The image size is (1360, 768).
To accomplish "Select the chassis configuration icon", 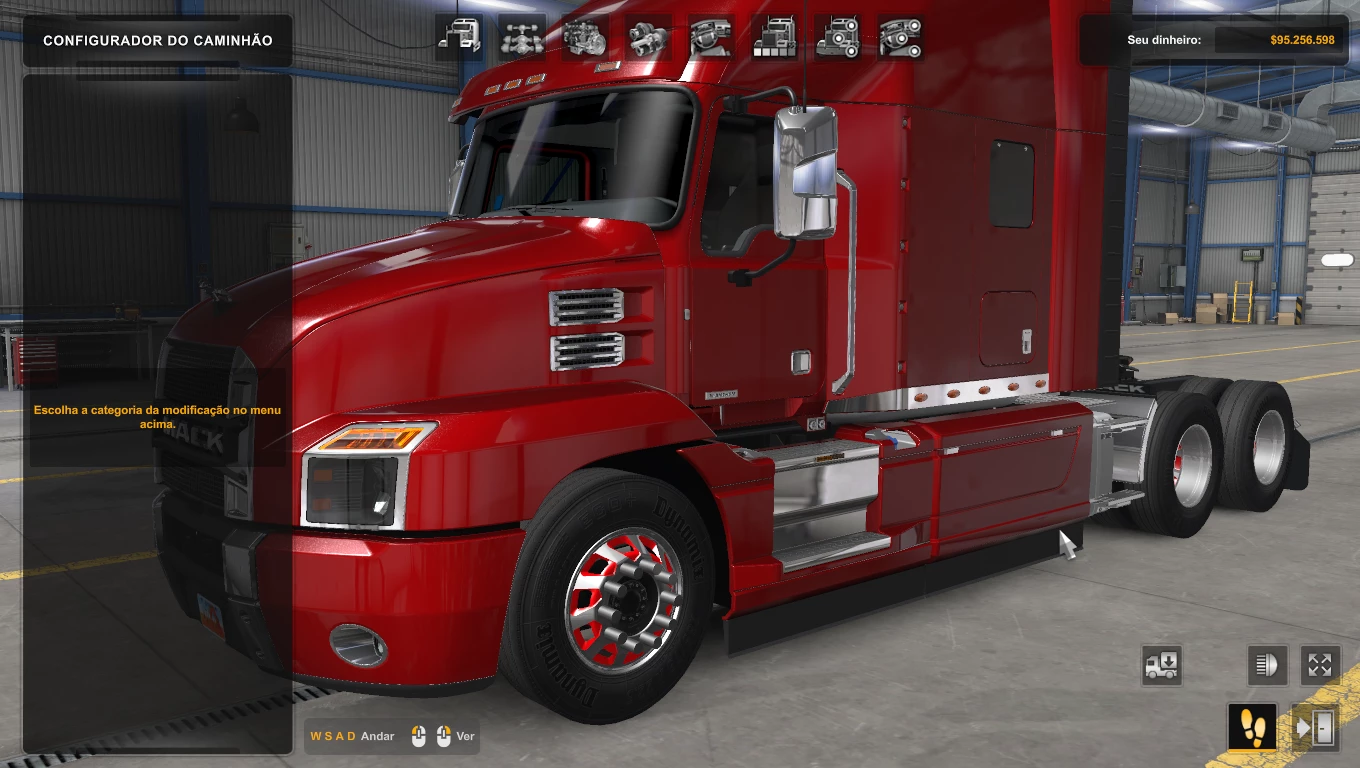I will point(522,37).
